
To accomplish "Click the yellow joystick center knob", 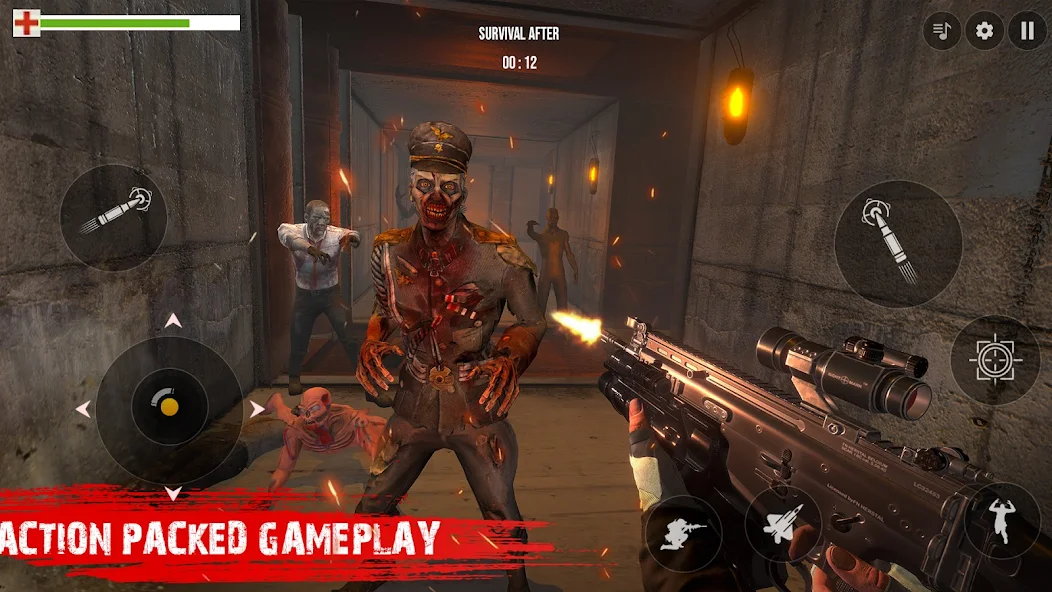I will point(170,407).
